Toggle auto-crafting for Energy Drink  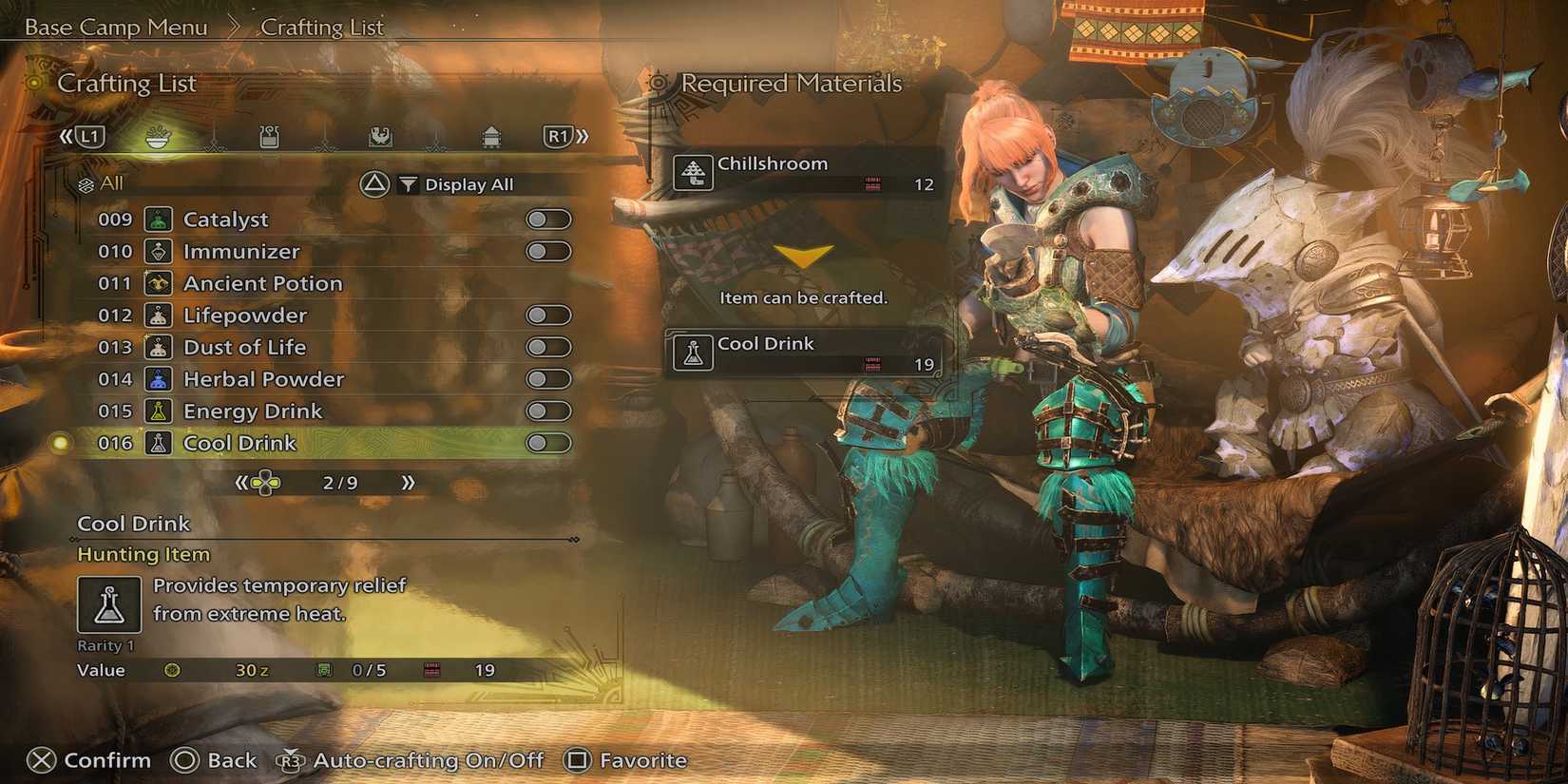tap(546, 411)
